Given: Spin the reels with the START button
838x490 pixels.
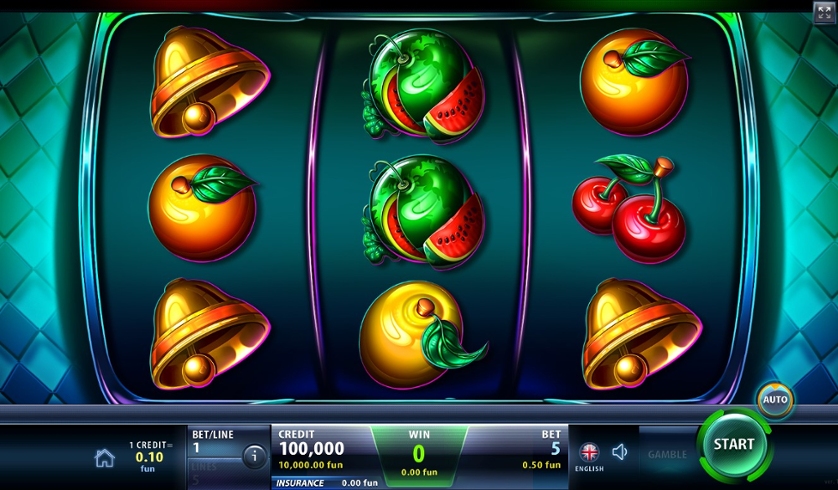Looking at the screenshot, I should (x=734, y=445).
